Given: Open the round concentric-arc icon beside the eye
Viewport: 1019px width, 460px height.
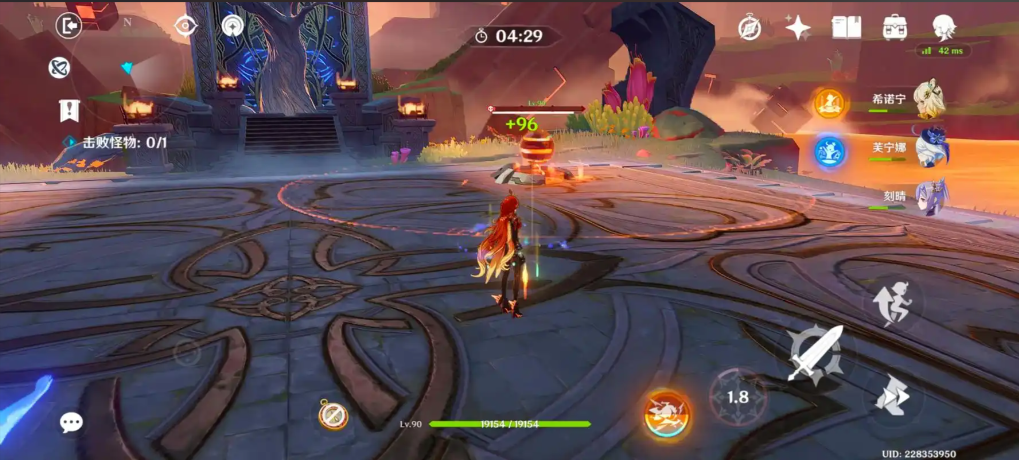Looking at the screenshot, I should [x=233, y=26].
